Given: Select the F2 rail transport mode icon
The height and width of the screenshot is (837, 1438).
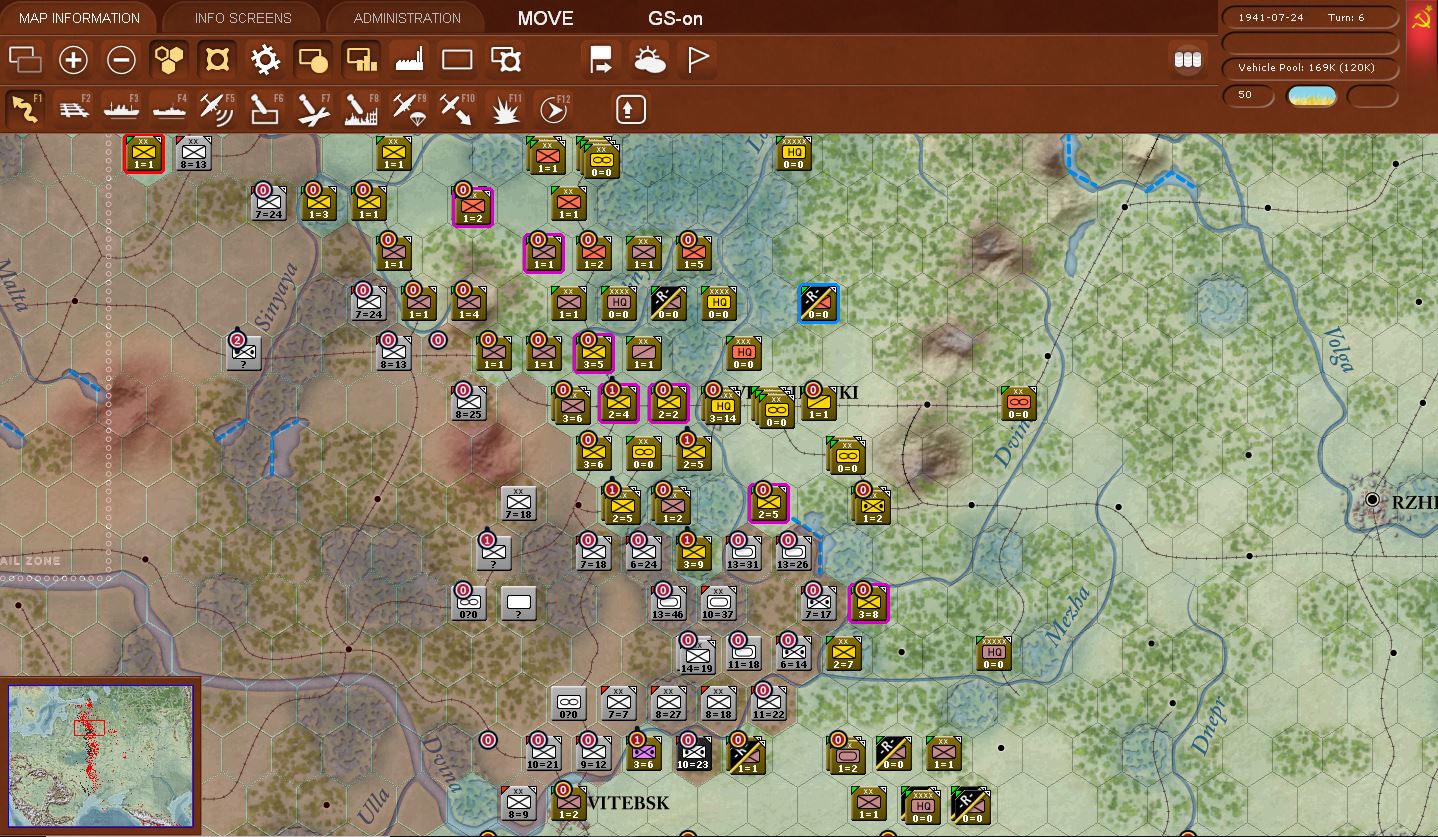Looking at the screenshot, I should (72, 108).
